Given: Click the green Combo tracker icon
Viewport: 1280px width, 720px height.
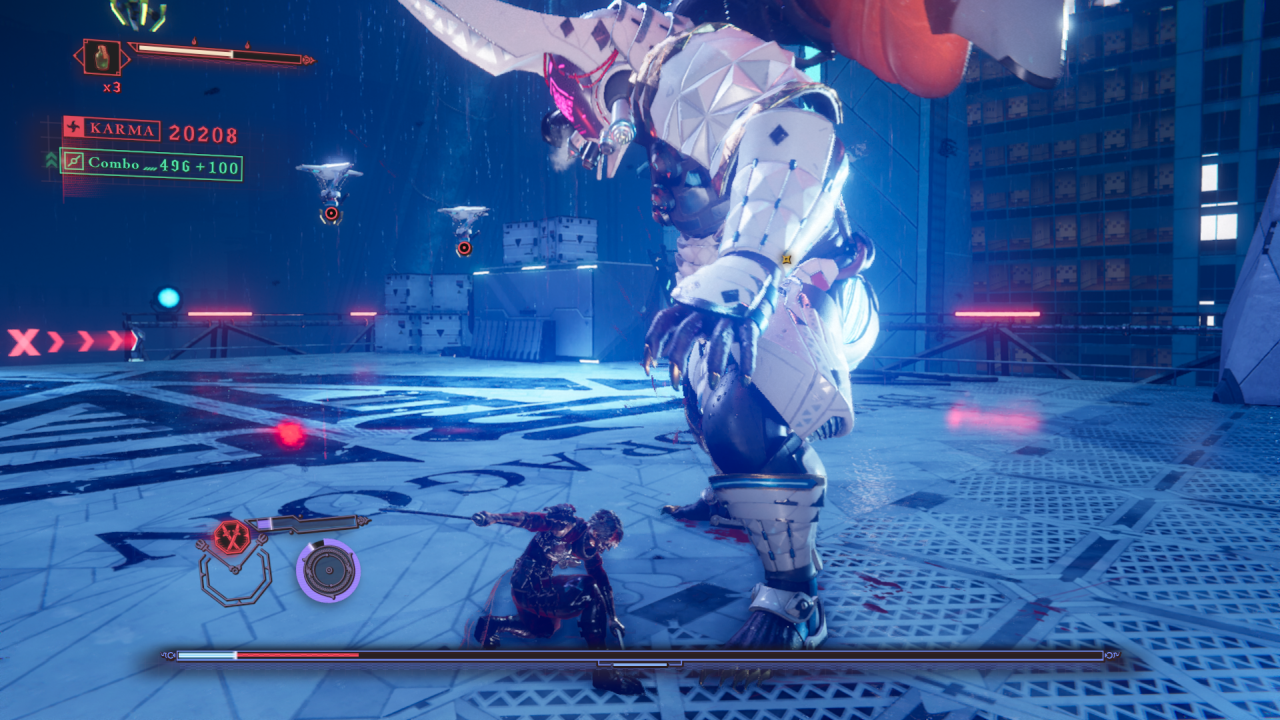Looking at the screenshot, I should click(73, 161).
